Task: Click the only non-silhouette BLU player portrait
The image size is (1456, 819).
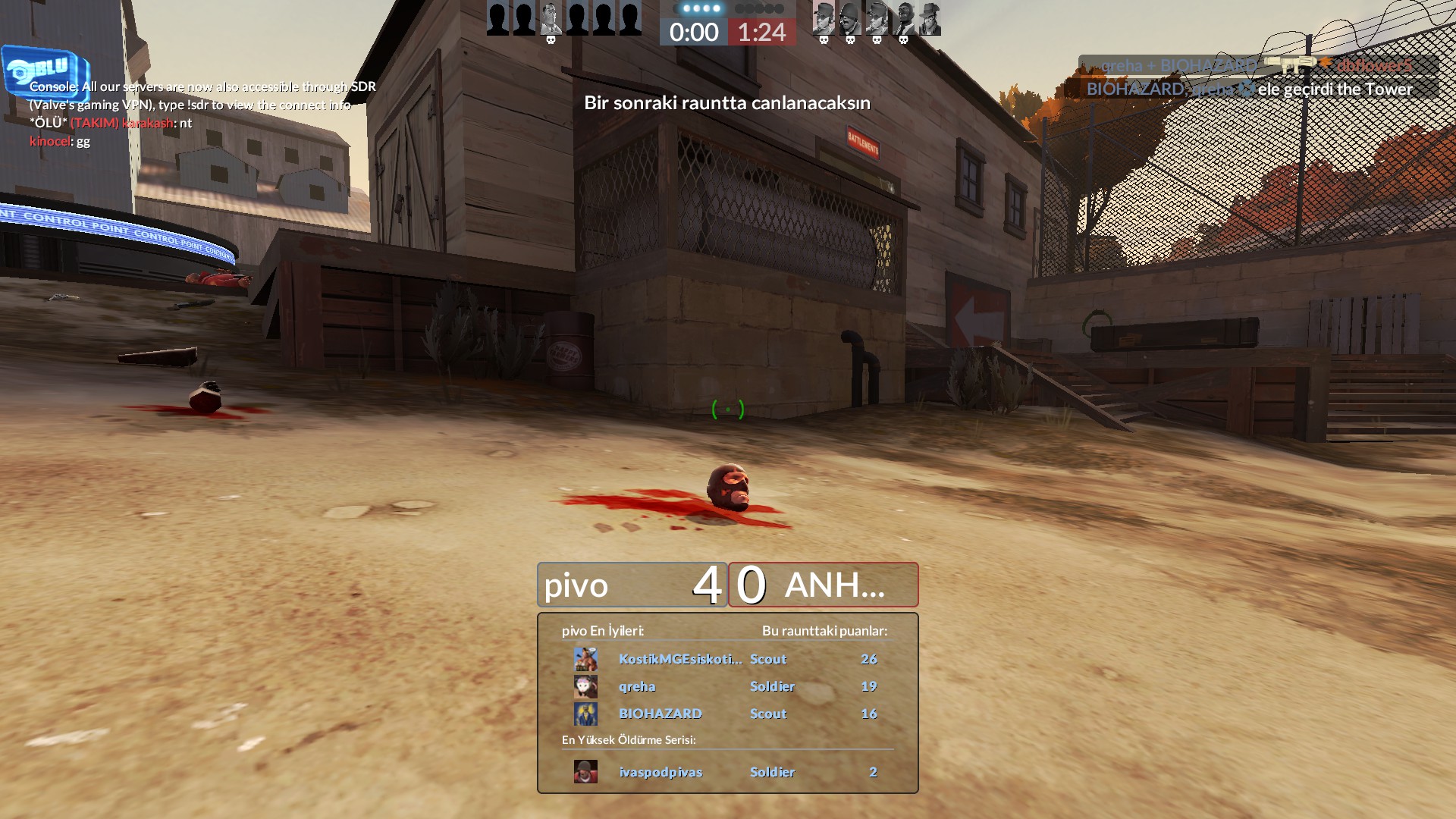Action: [551, 18]
